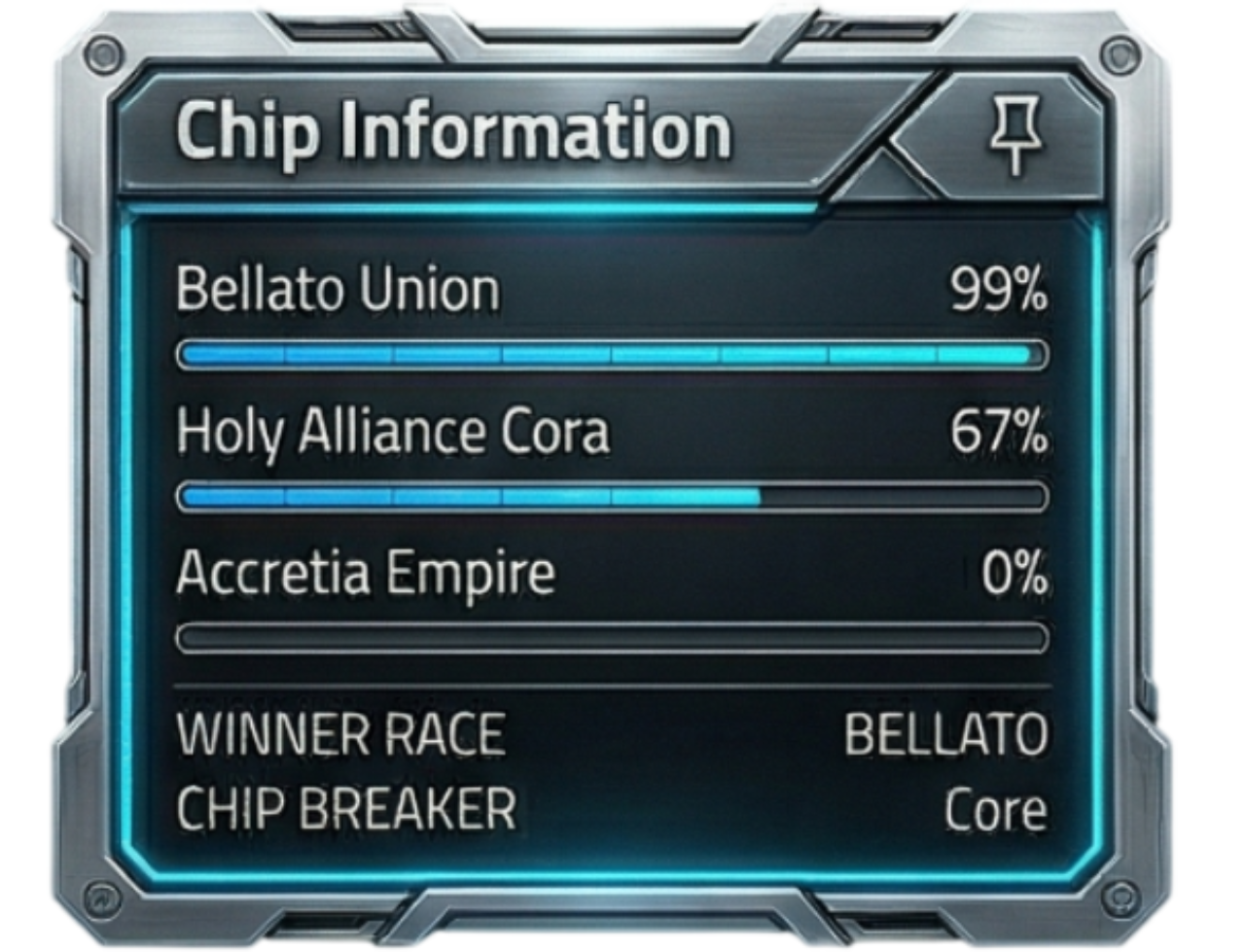Pin the Chip Information panel
Image resolution: width=1245 pixels, height=952 pixels.
tap(1015, 136)
